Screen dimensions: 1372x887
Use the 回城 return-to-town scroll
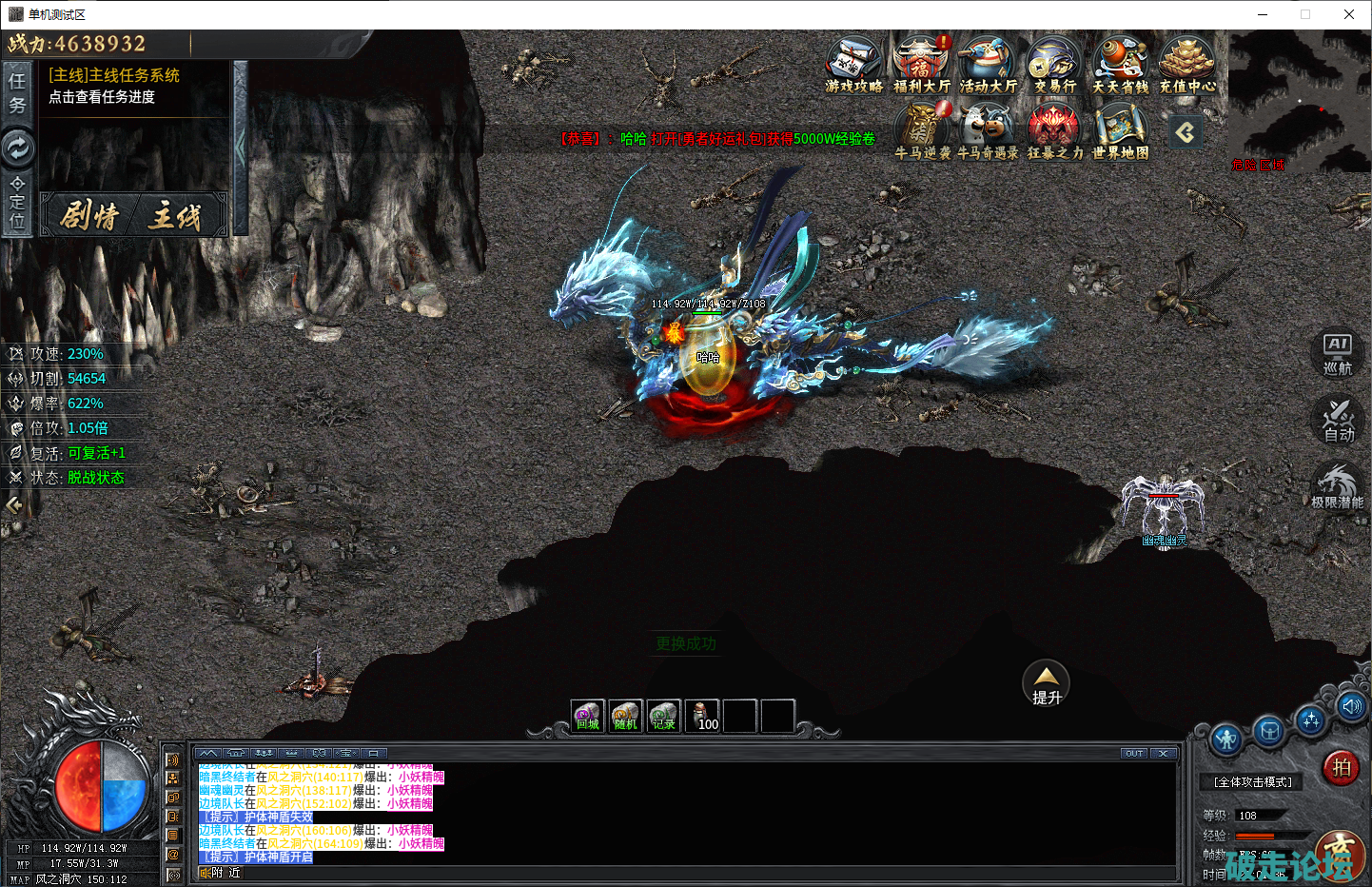(588, 716)
